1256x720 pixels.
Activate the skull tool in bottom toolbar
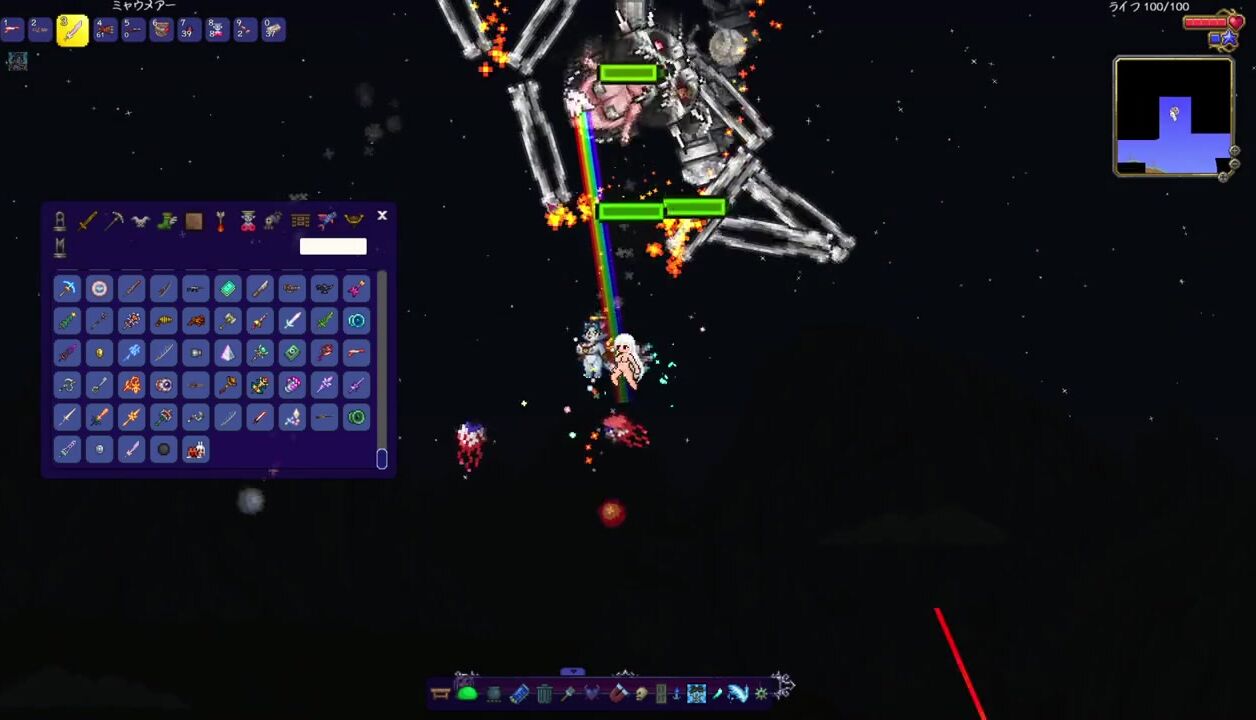click(x=641, y=693)
